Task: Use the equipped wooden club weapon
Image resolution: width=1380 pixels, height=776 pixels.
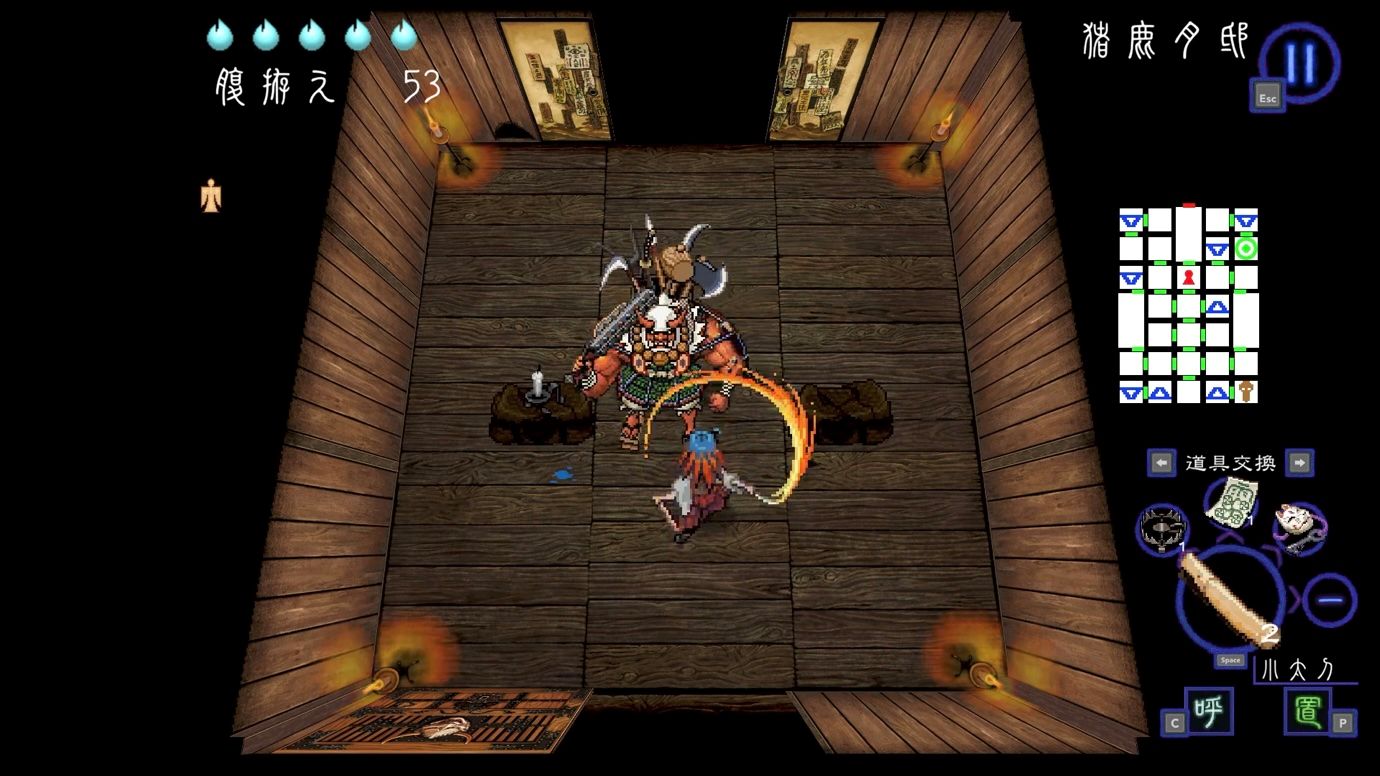Action: (x=1230, y=599)
